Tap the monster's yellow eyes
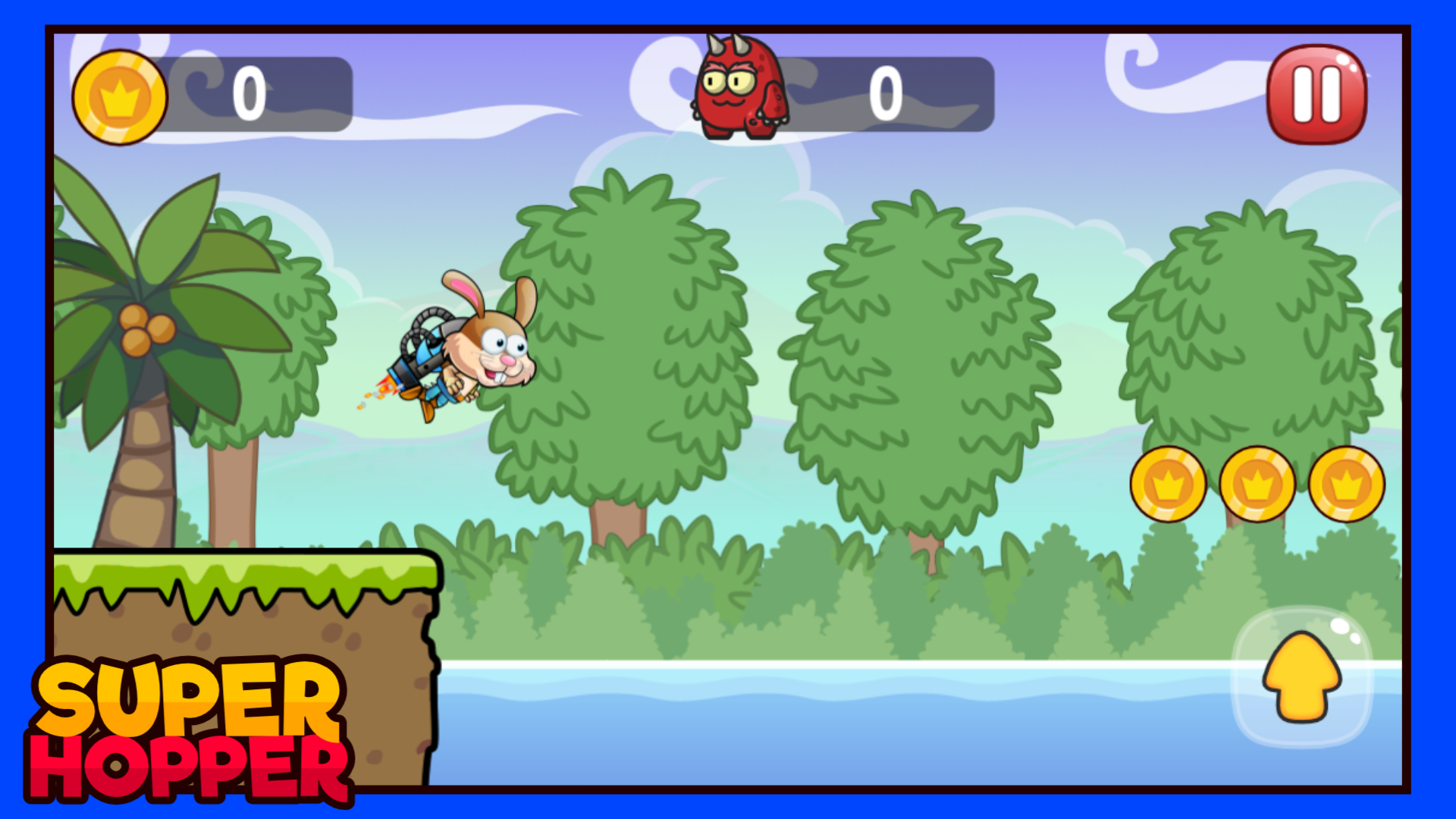This screenshot has width=1456, height=819. point(728,82)
